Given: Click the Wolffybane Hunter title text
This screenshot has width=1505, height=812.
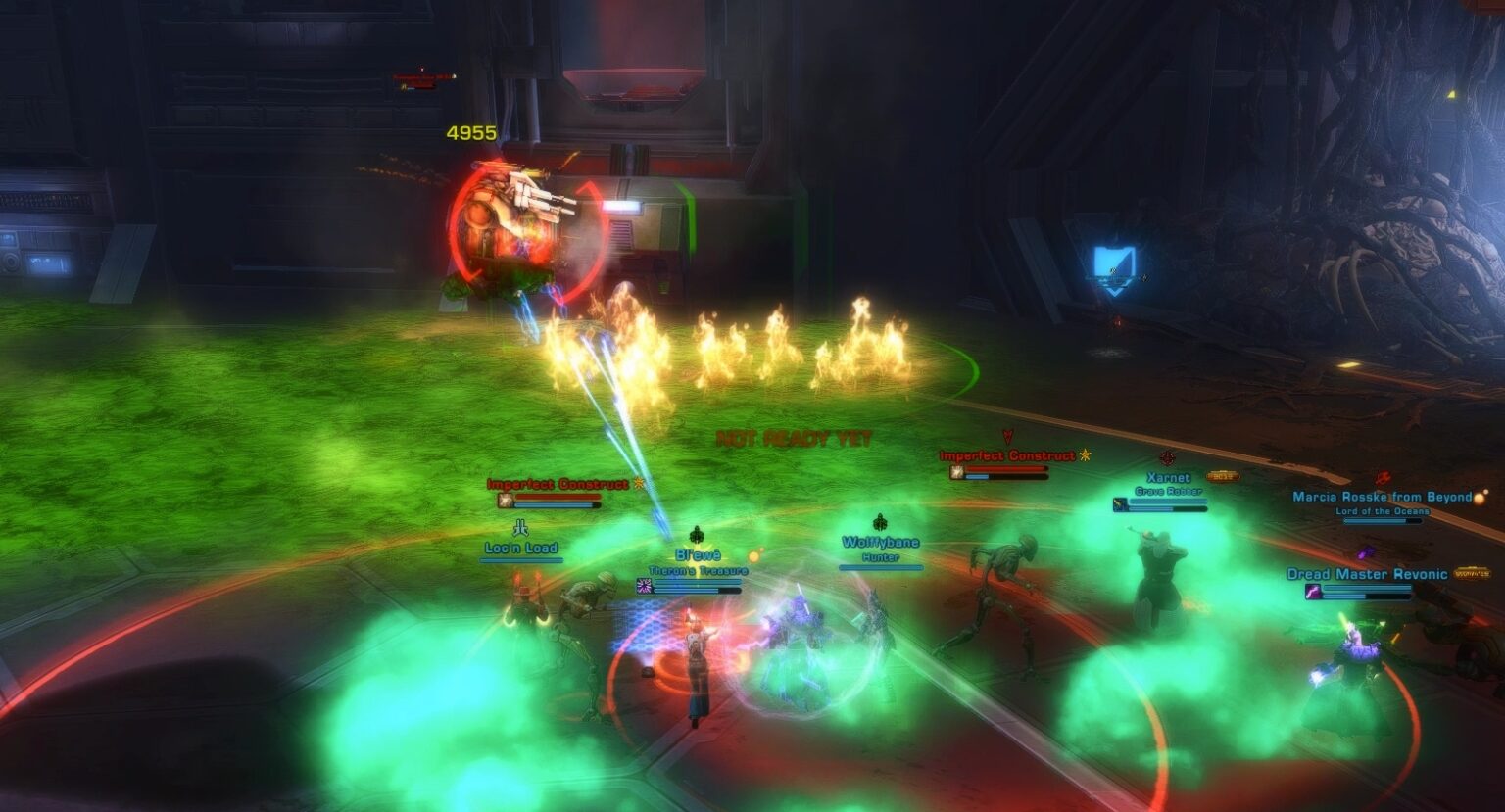Looking at the screenshot, I should [881, 559].
